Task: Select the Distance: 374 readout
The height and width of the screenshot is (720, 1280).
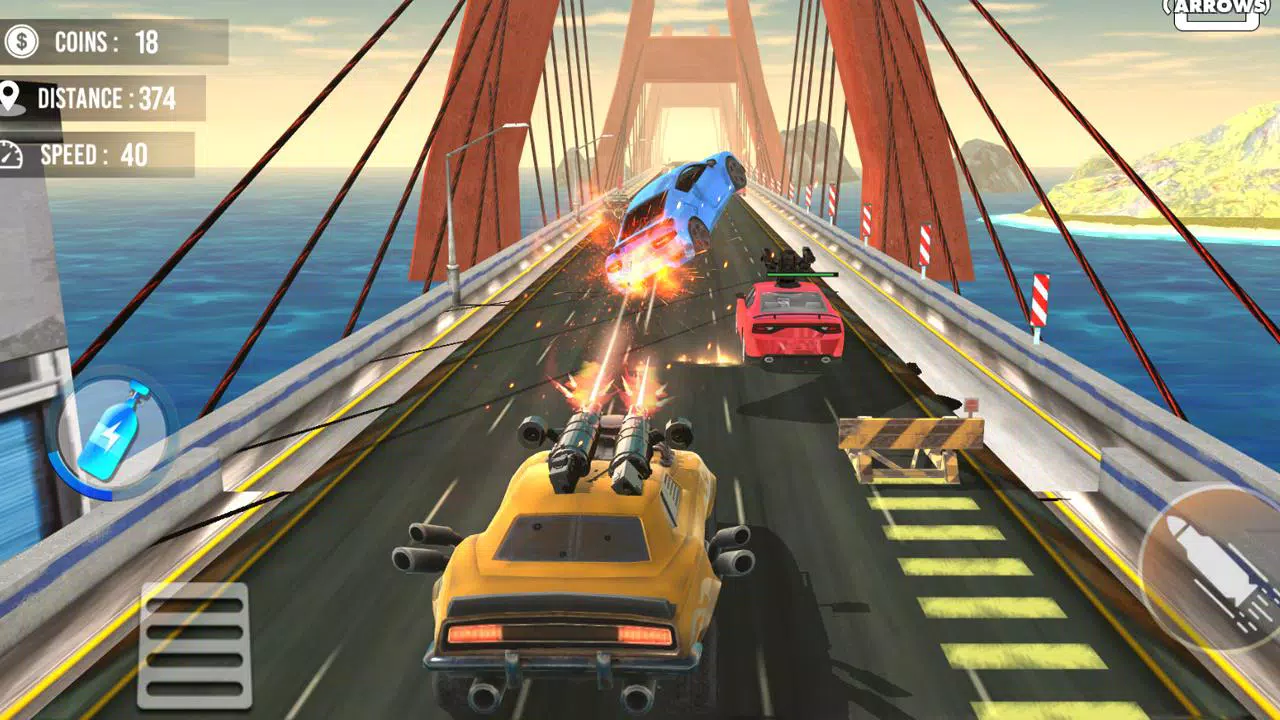Action: (105, 99)
